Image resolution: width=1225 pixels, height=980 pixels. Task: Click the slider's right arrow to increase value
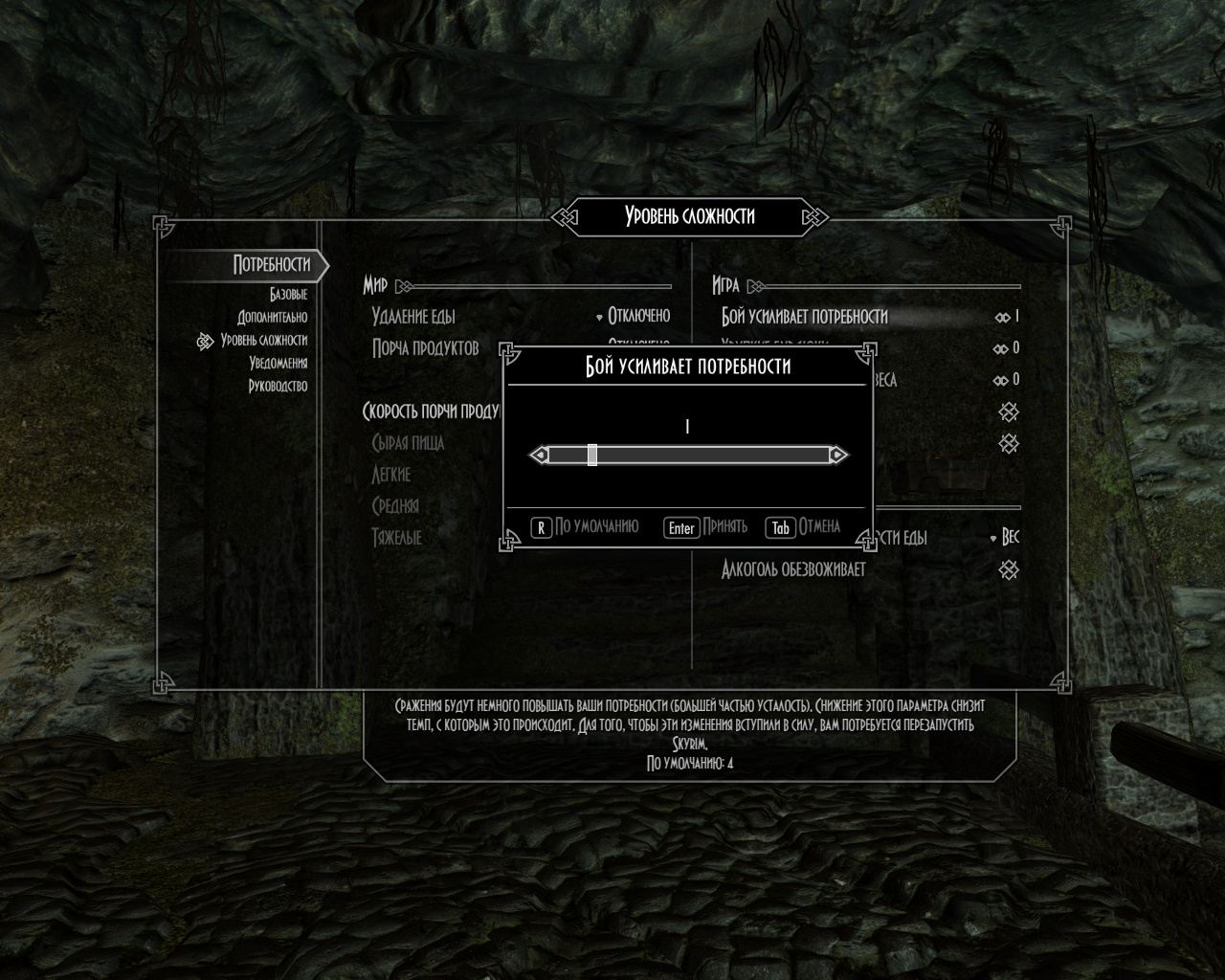837,456
